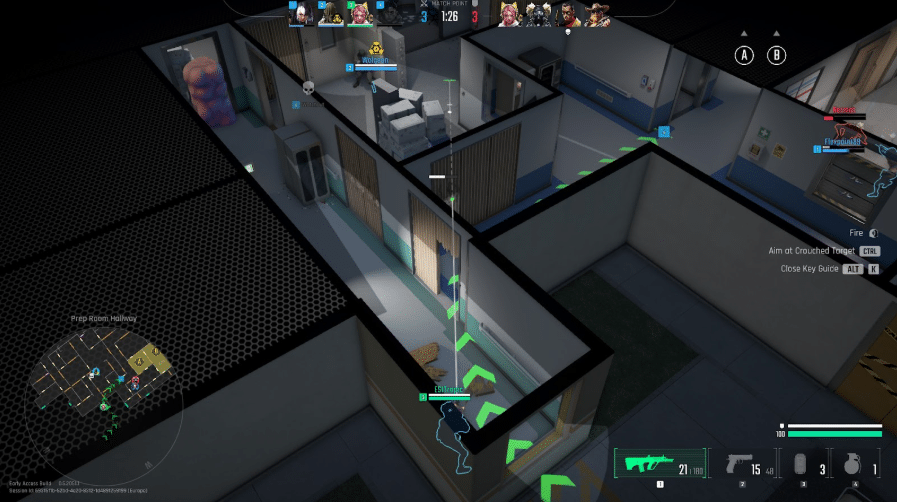Click the bomb site B indicator

(x=777, y=56)
